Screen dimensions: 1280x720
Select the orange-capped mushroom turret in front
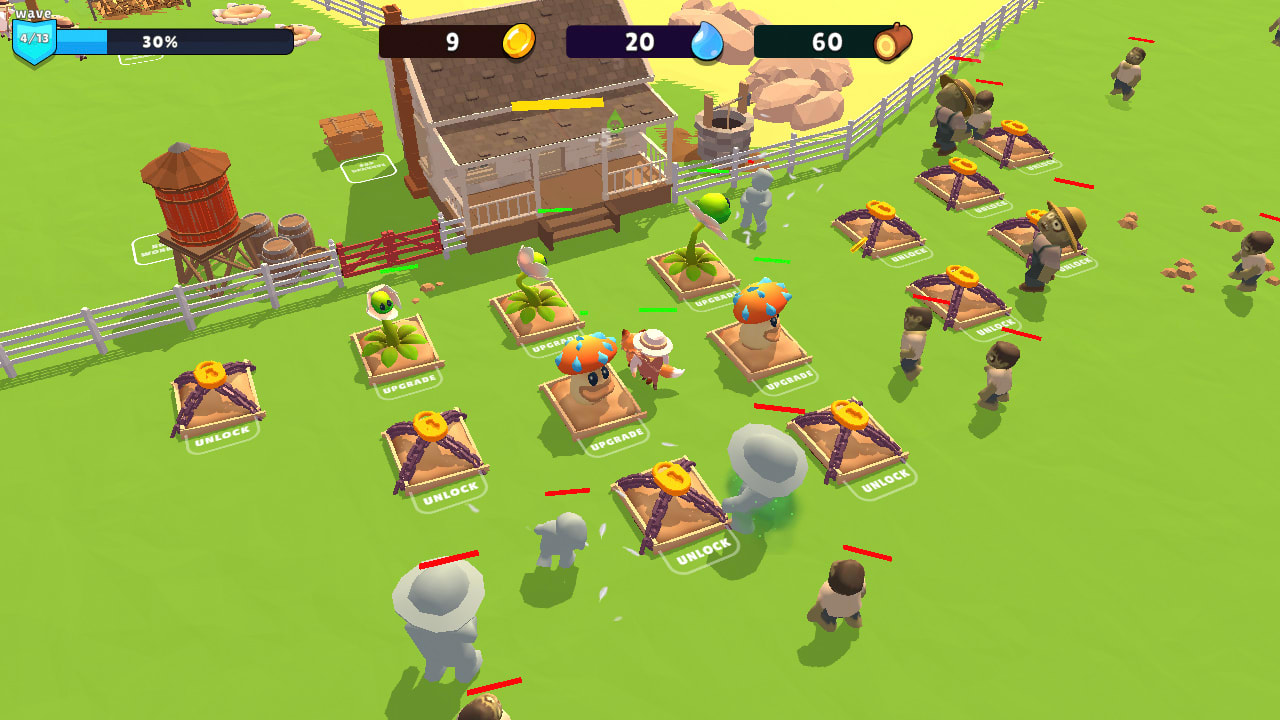590,360
